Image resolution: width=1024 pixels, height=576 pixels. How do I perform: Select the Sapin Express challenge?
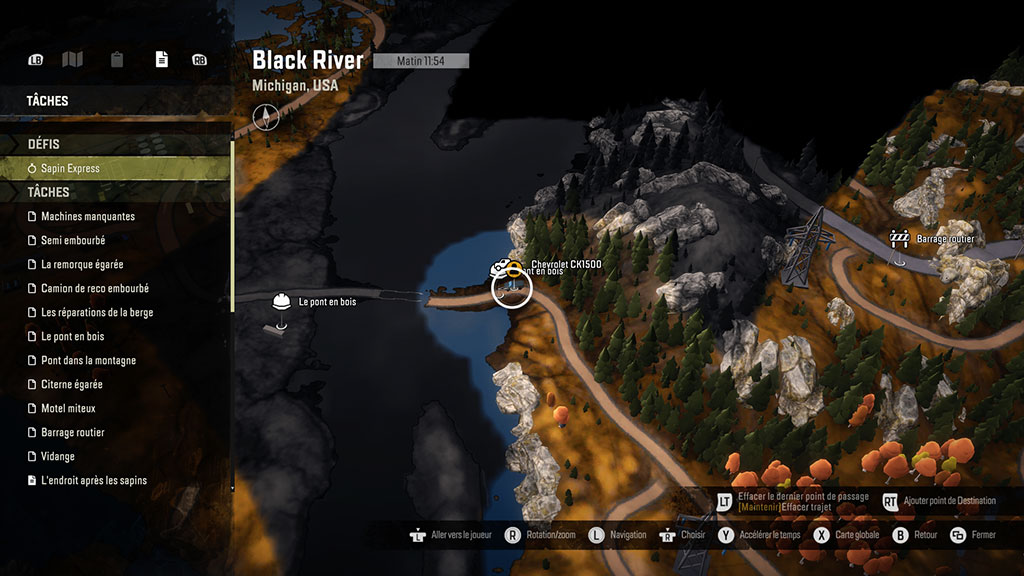tap(70, 169)
